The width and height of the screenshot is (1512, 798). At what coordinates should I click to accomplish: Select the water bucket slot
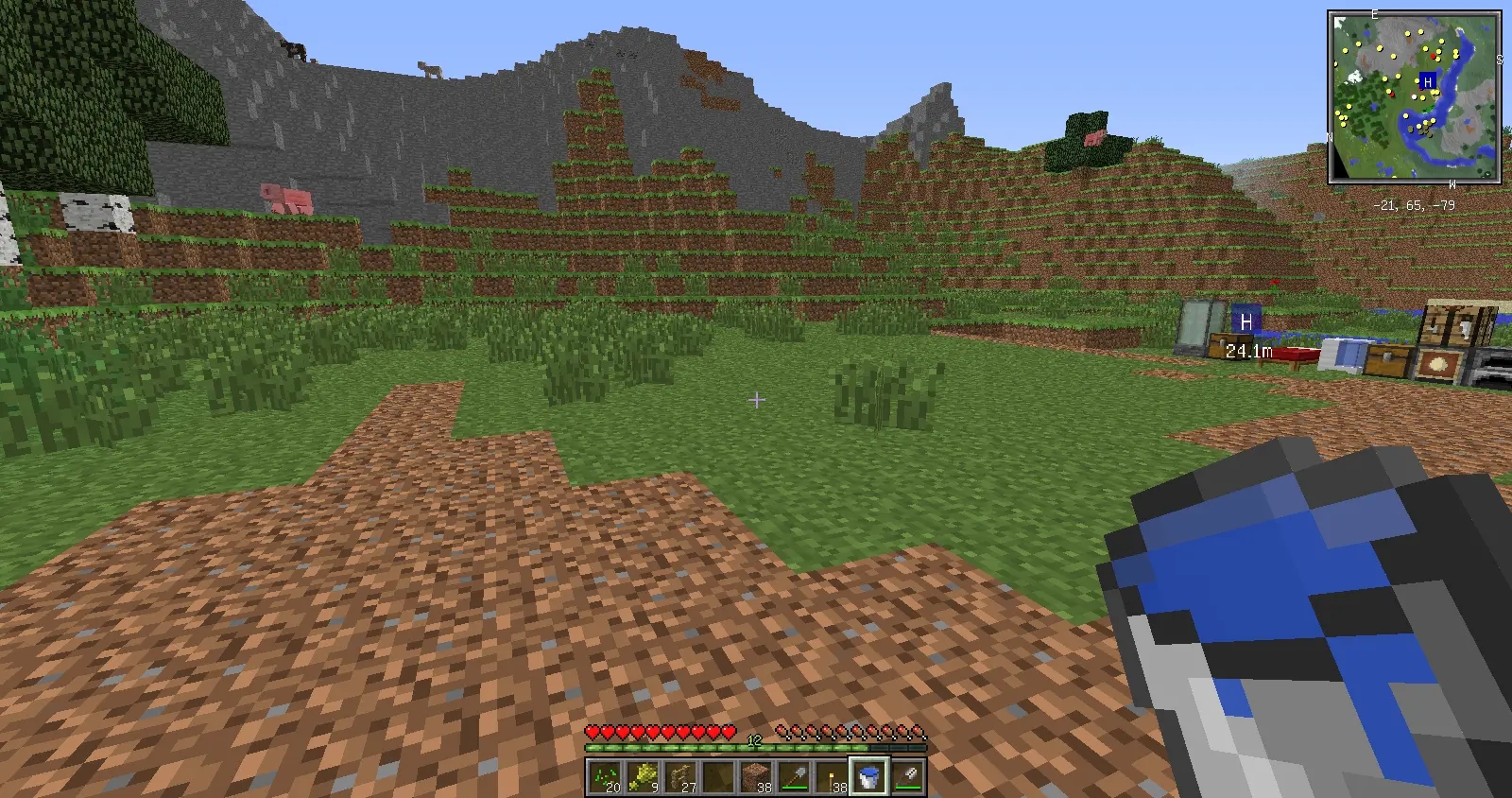point(869,777)
